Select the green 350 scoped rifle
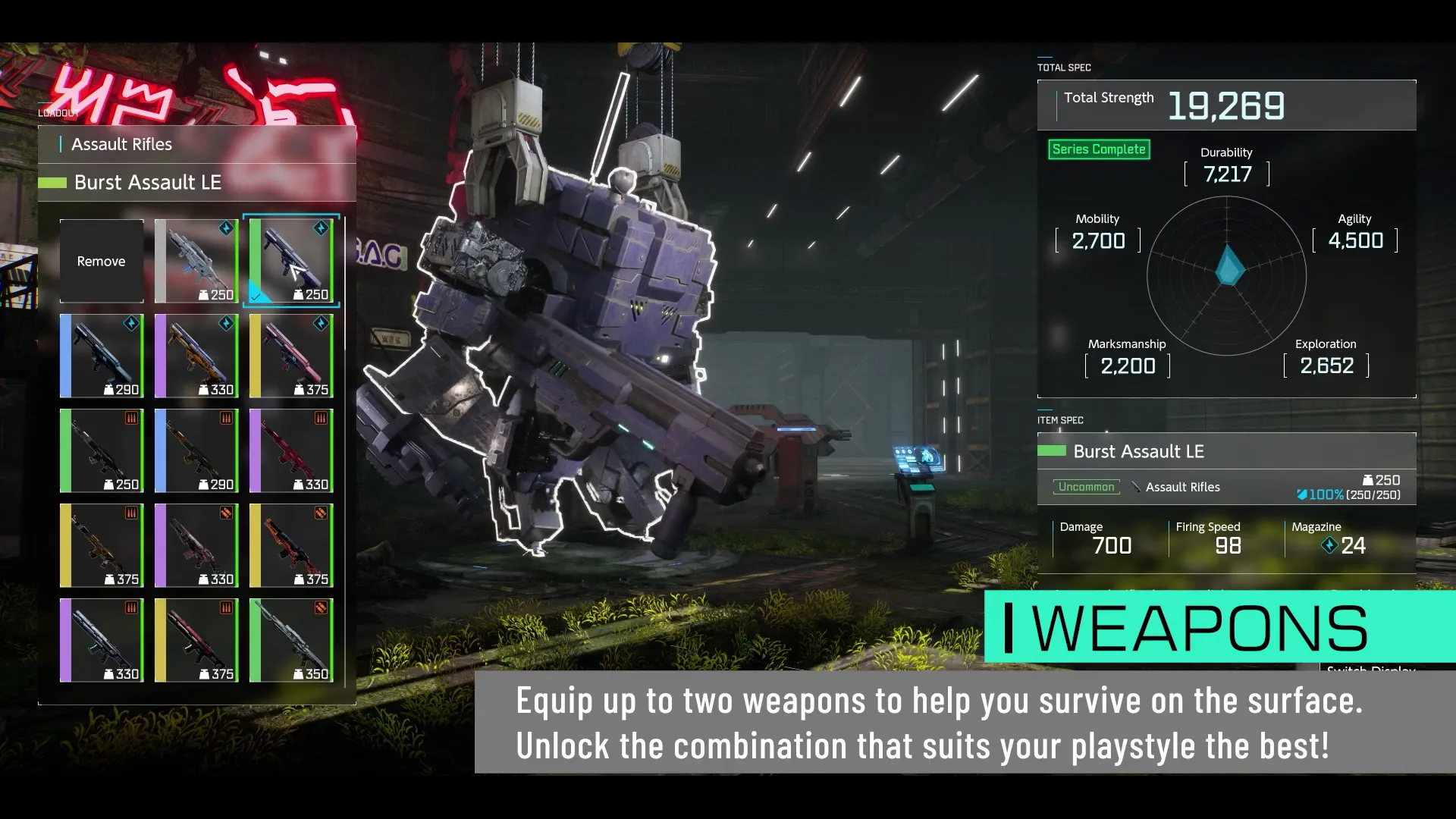This screenshot has height=819, width=1456. click(x=291, y=640)
